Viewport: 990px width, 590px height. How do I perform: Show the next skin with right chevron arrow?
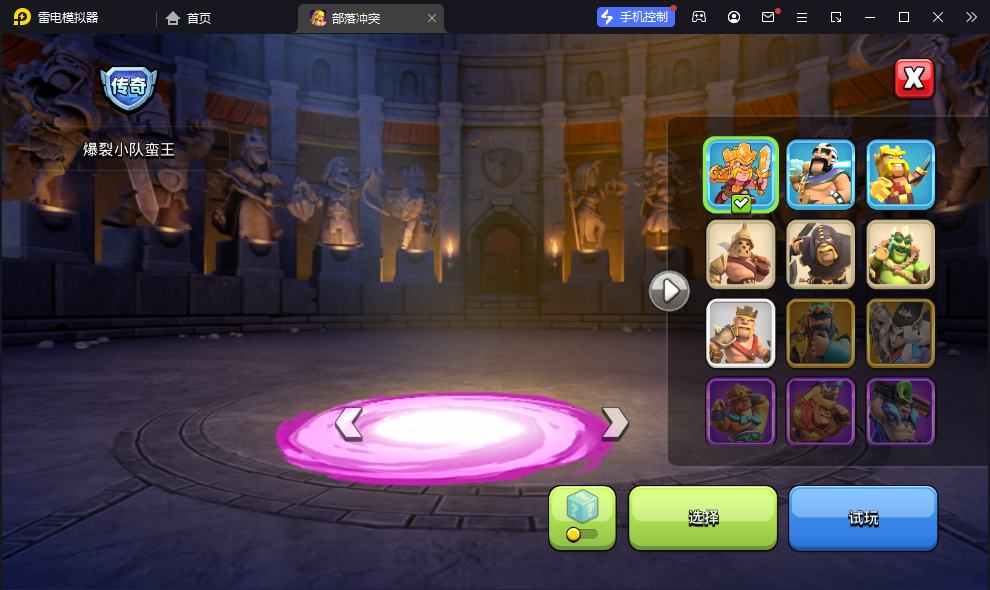[x=614, y=423]
